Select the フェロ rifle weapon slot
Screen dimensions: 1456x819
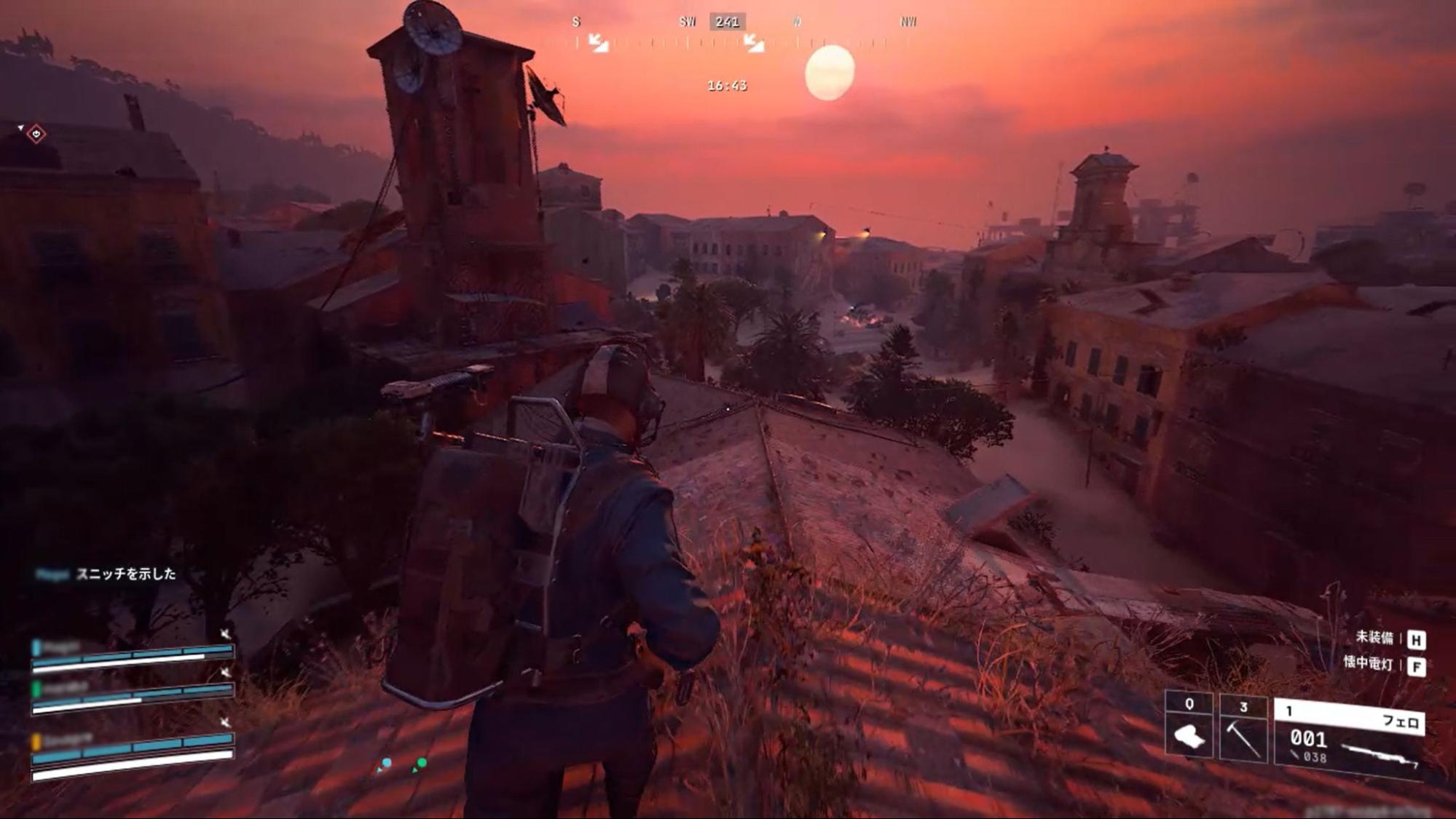[x=1350, y=737]
